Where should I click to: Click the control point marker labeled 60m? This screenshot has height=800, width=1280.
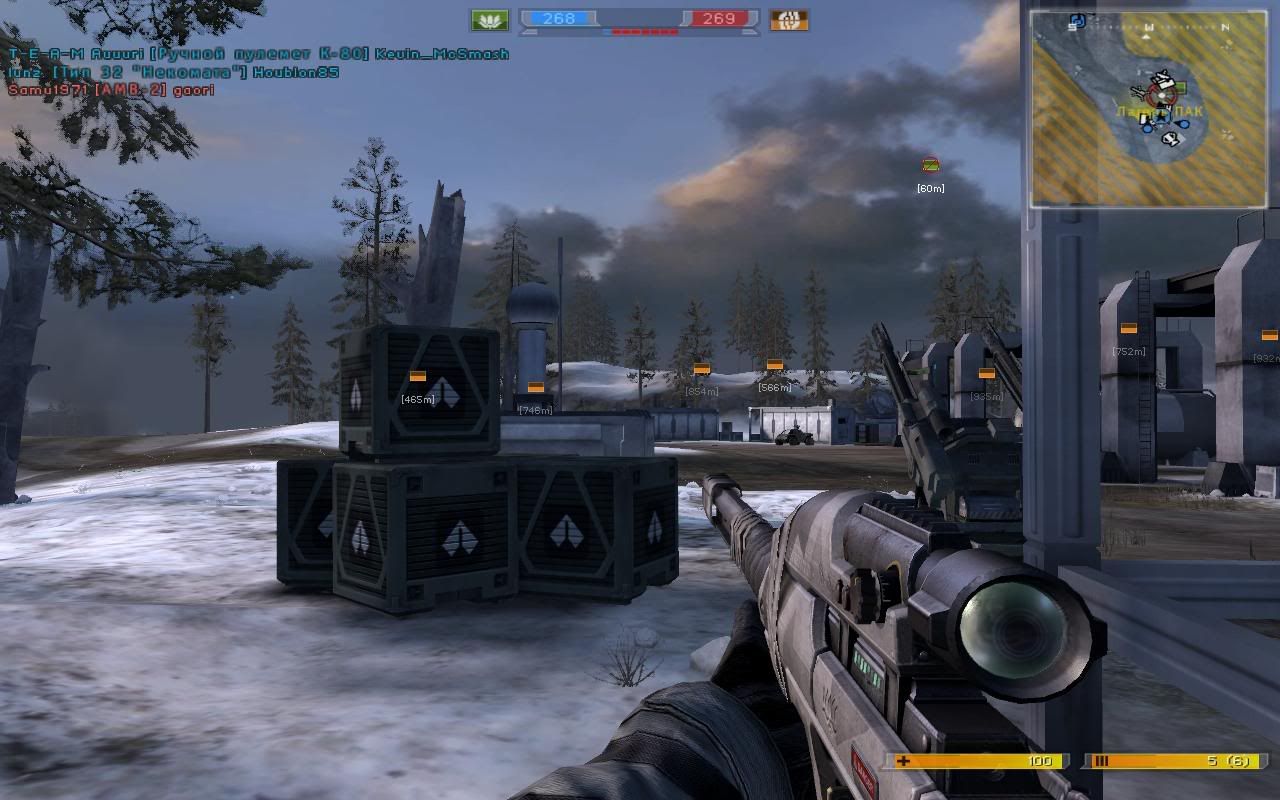pos(930,165)
